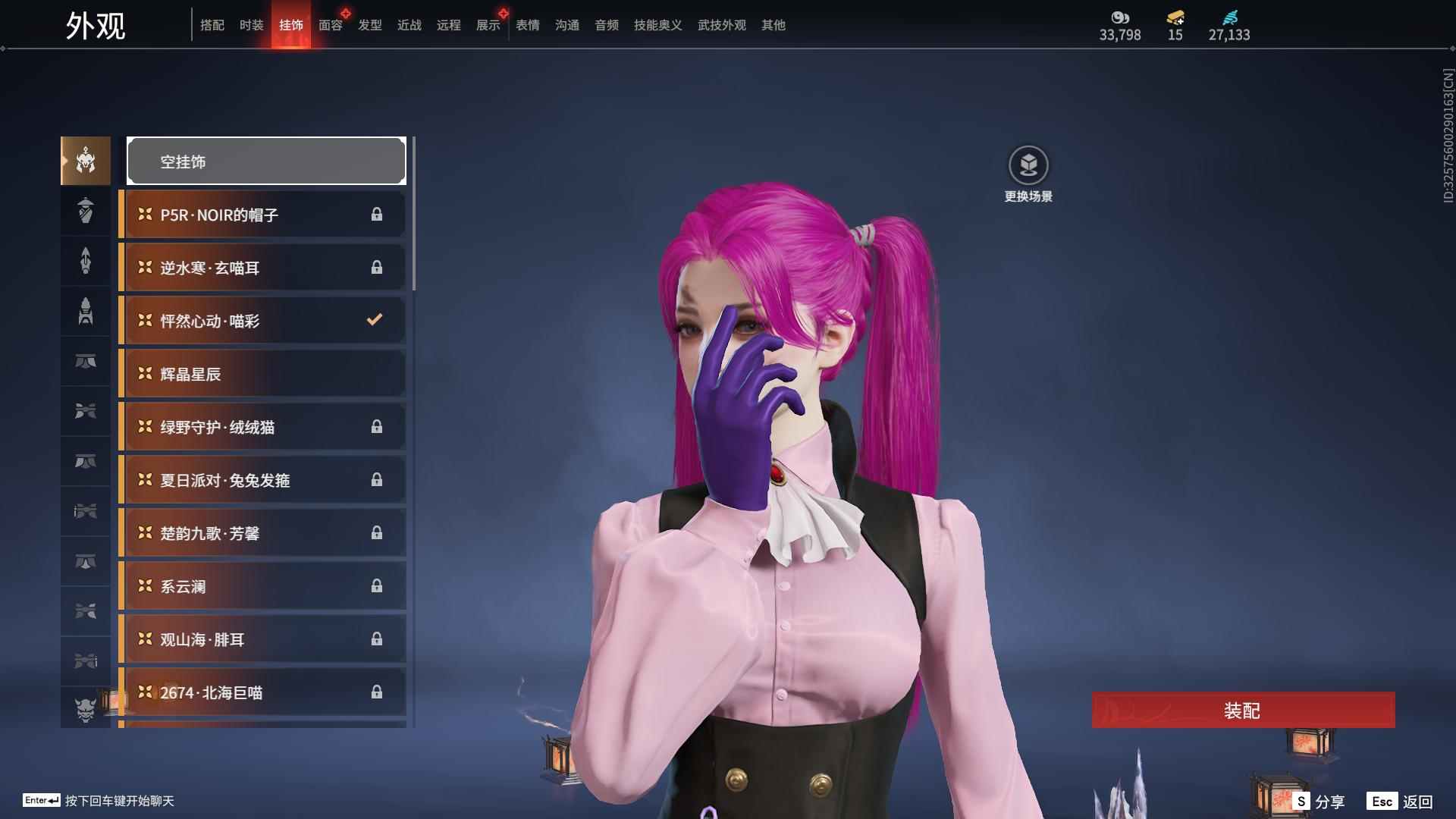
Task: Open the 武技外观 tab
Action: click(722, 25)
